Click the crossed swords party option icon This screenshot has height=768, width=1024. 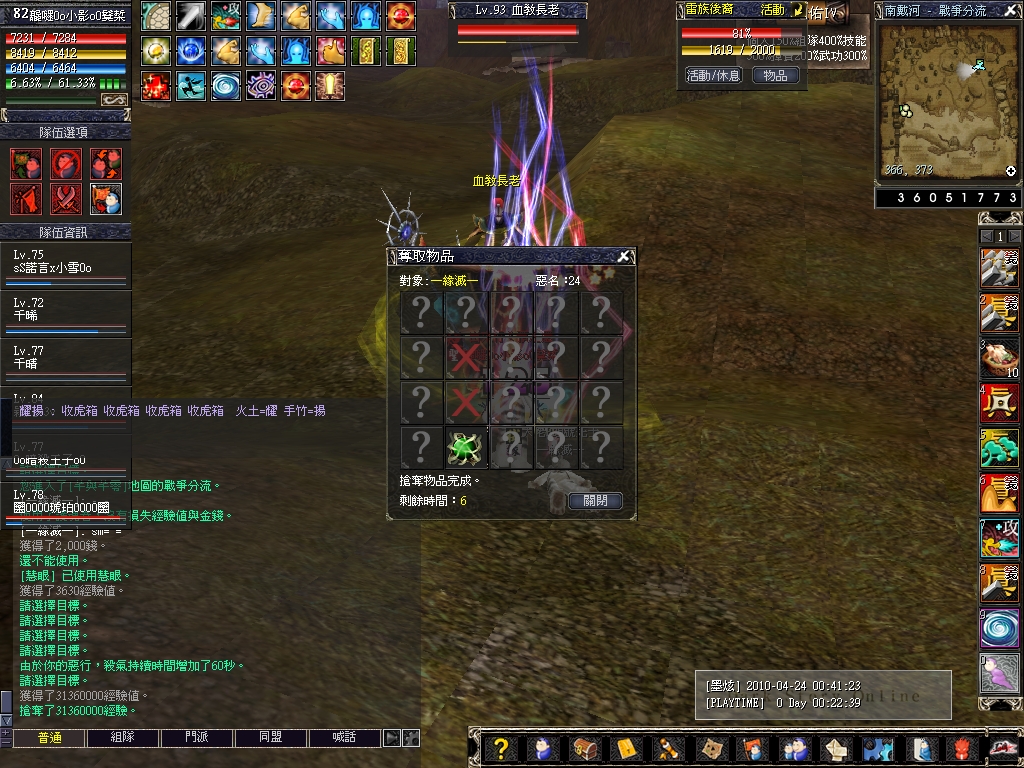point(66,199)
